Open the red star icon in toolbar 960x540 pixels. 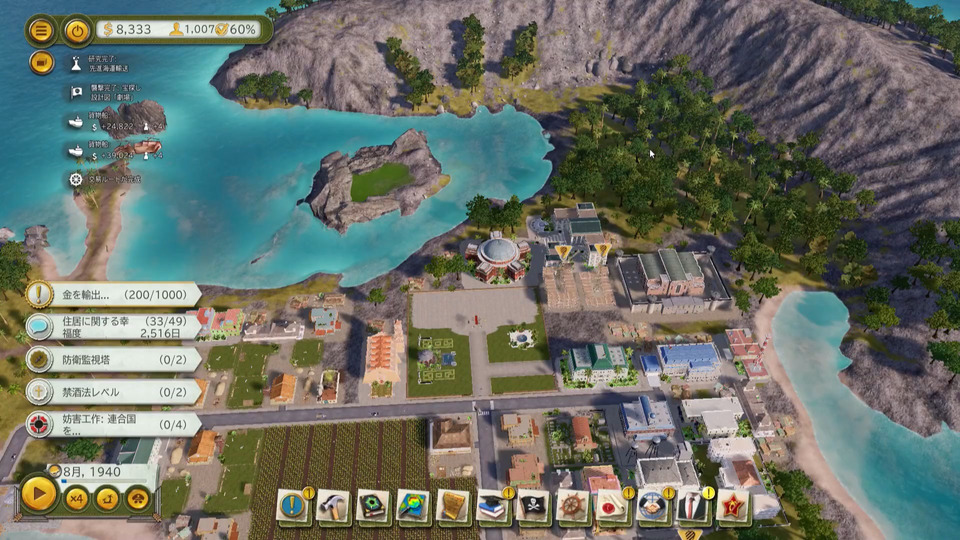733,506
